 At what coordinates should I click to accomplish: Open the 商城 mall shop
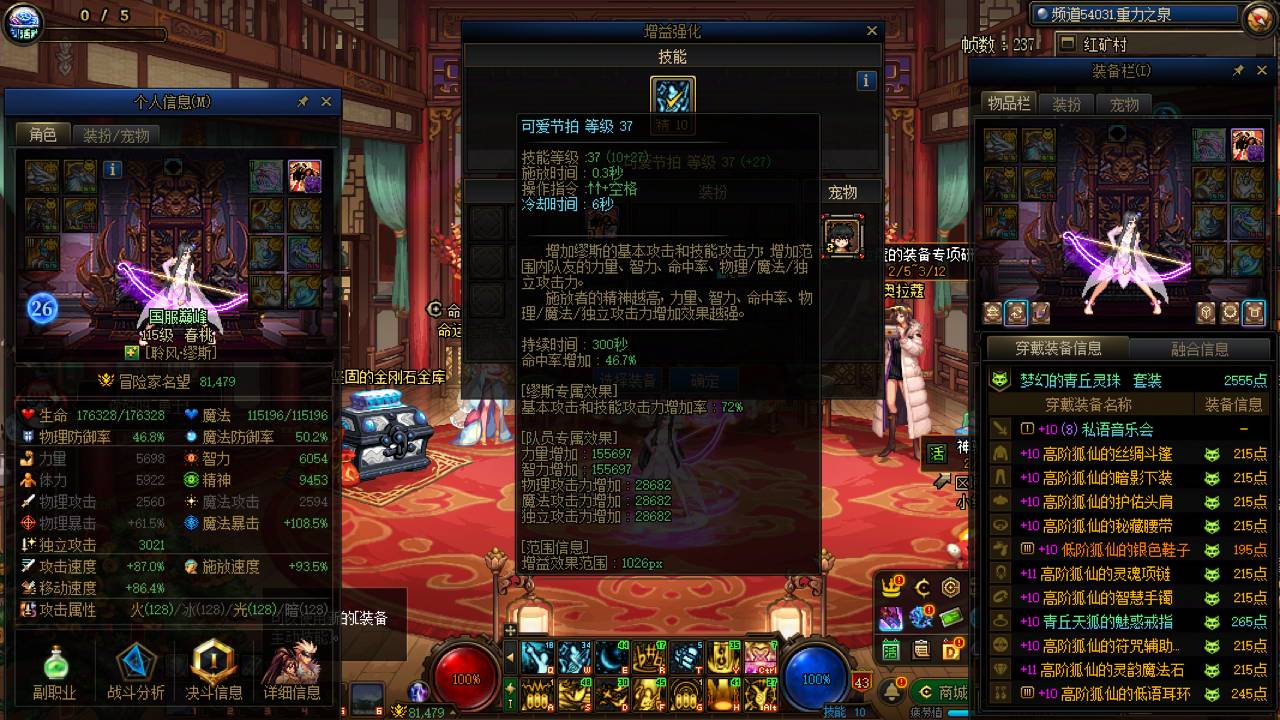point(945,690)
